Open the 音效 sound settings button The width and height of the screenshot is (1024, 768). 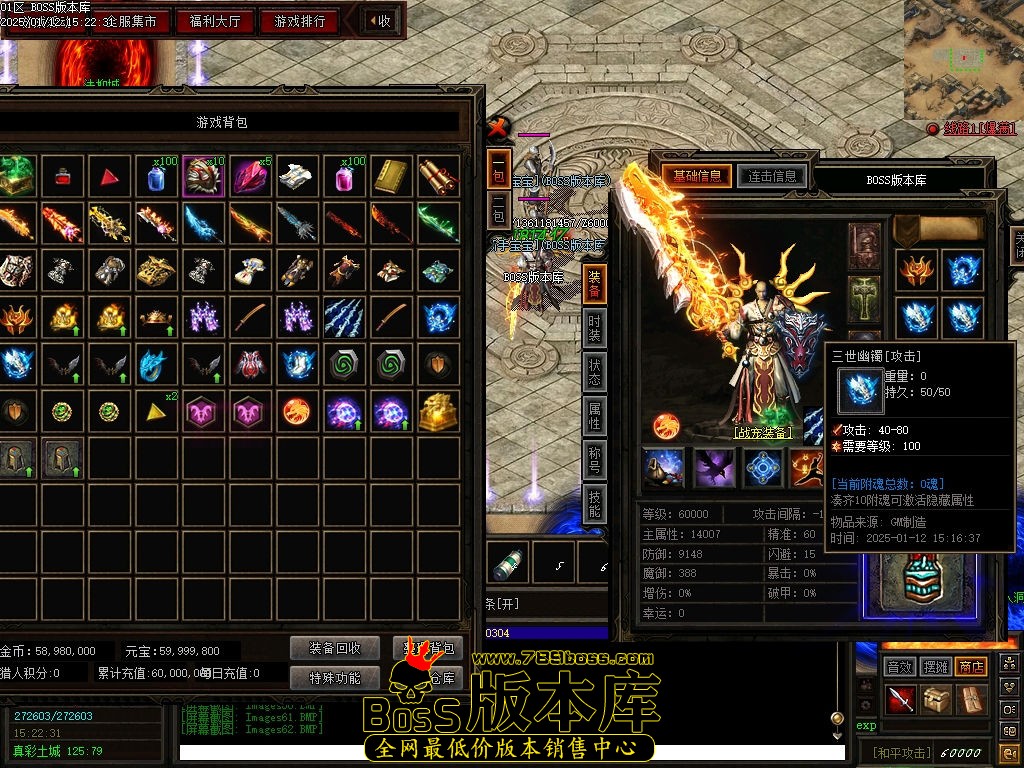click(x=900, y=666)
